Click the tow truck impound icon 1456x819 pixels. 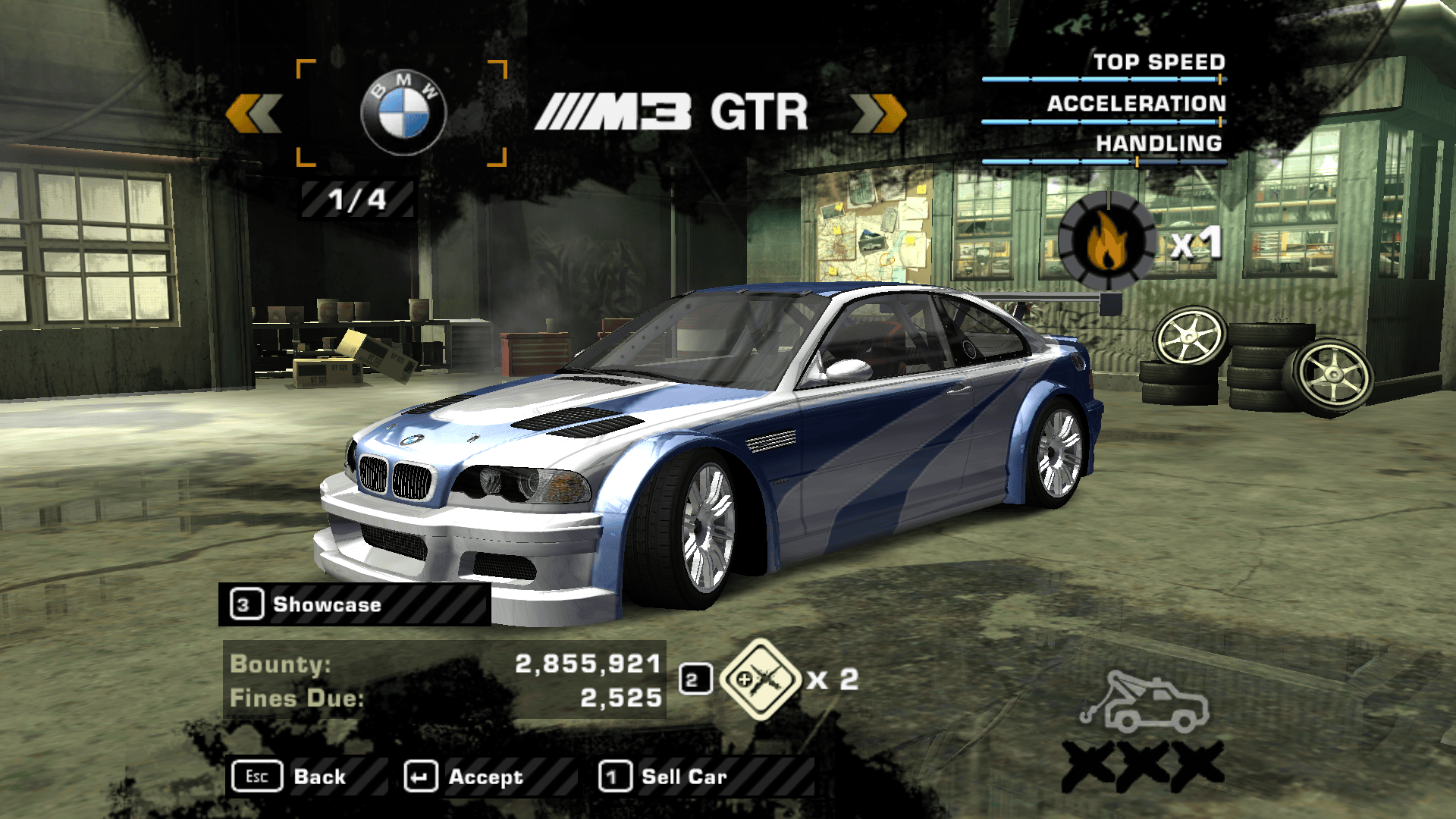tap(1144, 703)
